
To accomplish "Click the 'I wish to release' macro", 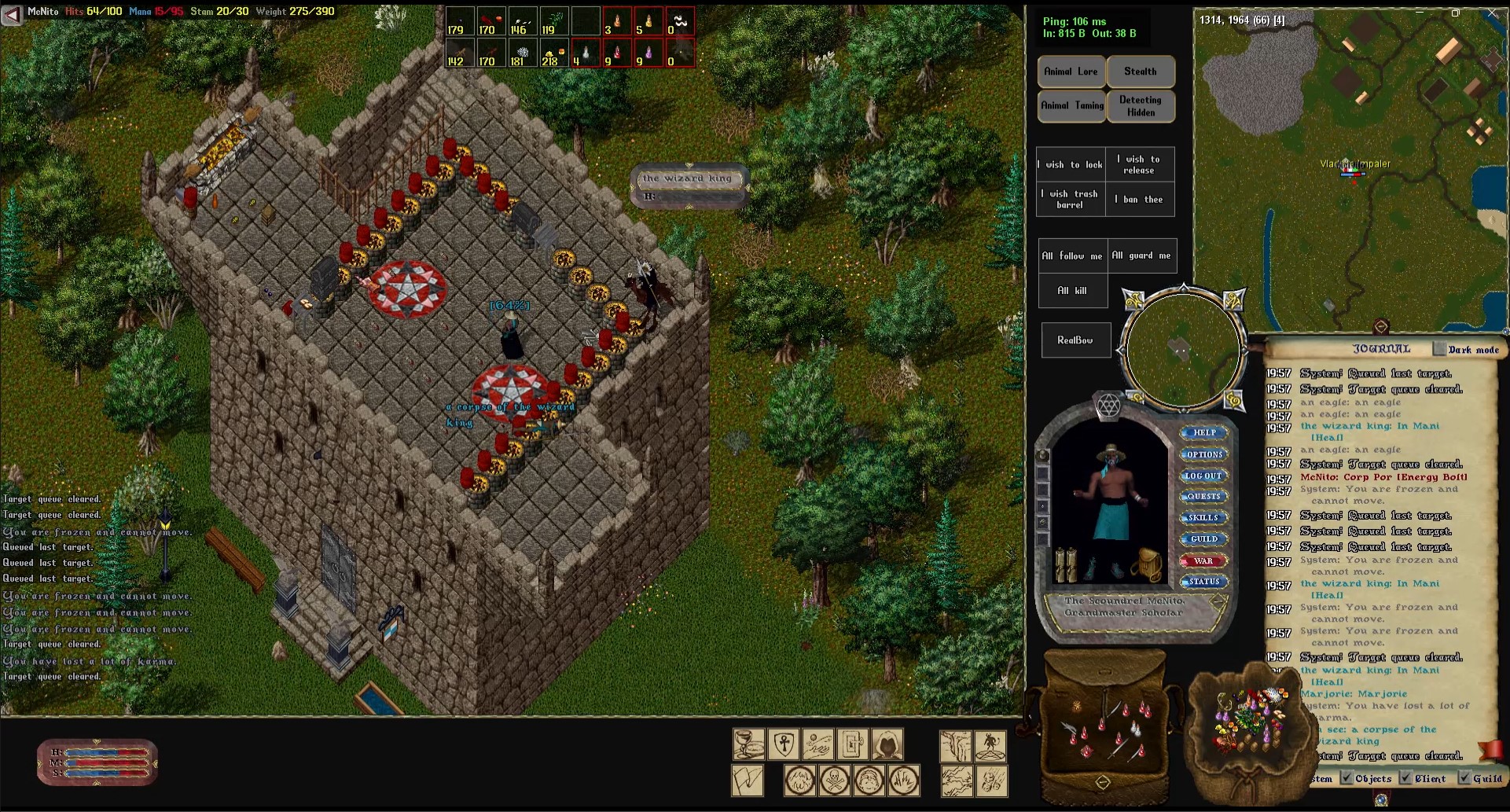I will (x=1140, y=164).
